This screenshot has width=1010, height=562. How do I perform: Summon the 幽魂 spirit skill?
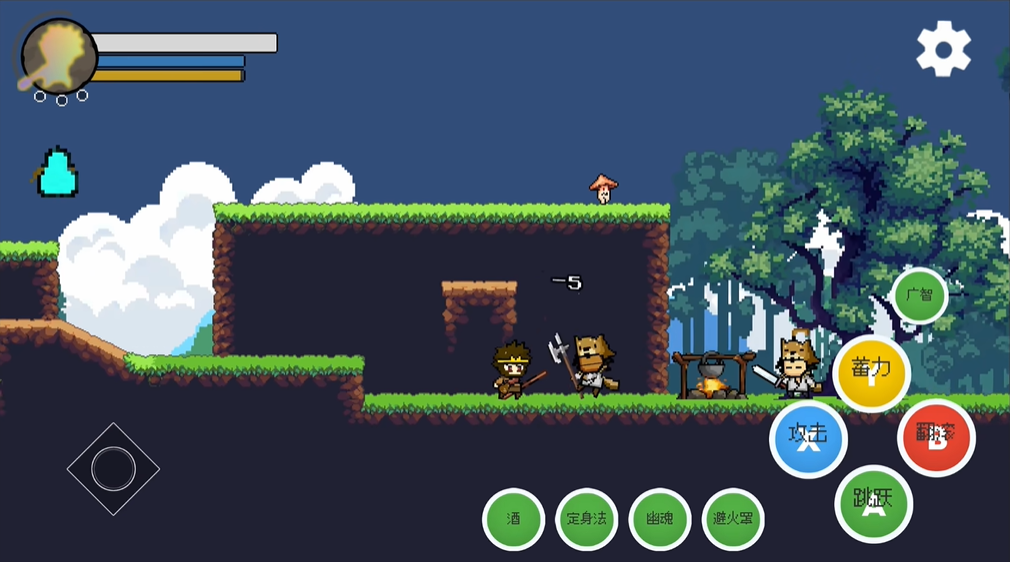tap(660, 519)
